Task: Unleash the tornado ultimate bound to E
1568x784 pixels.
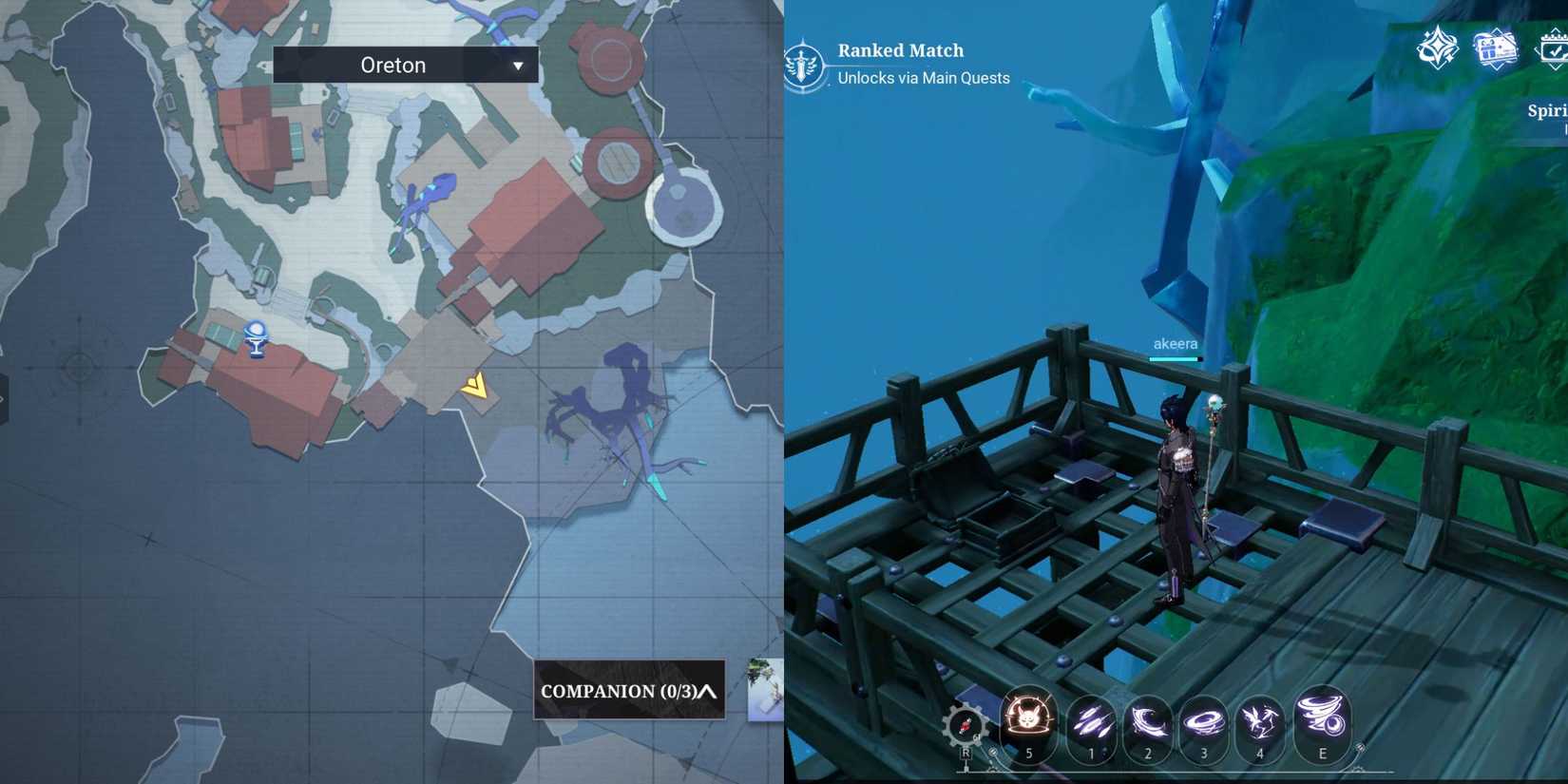Action: [x=1321, y=725]
